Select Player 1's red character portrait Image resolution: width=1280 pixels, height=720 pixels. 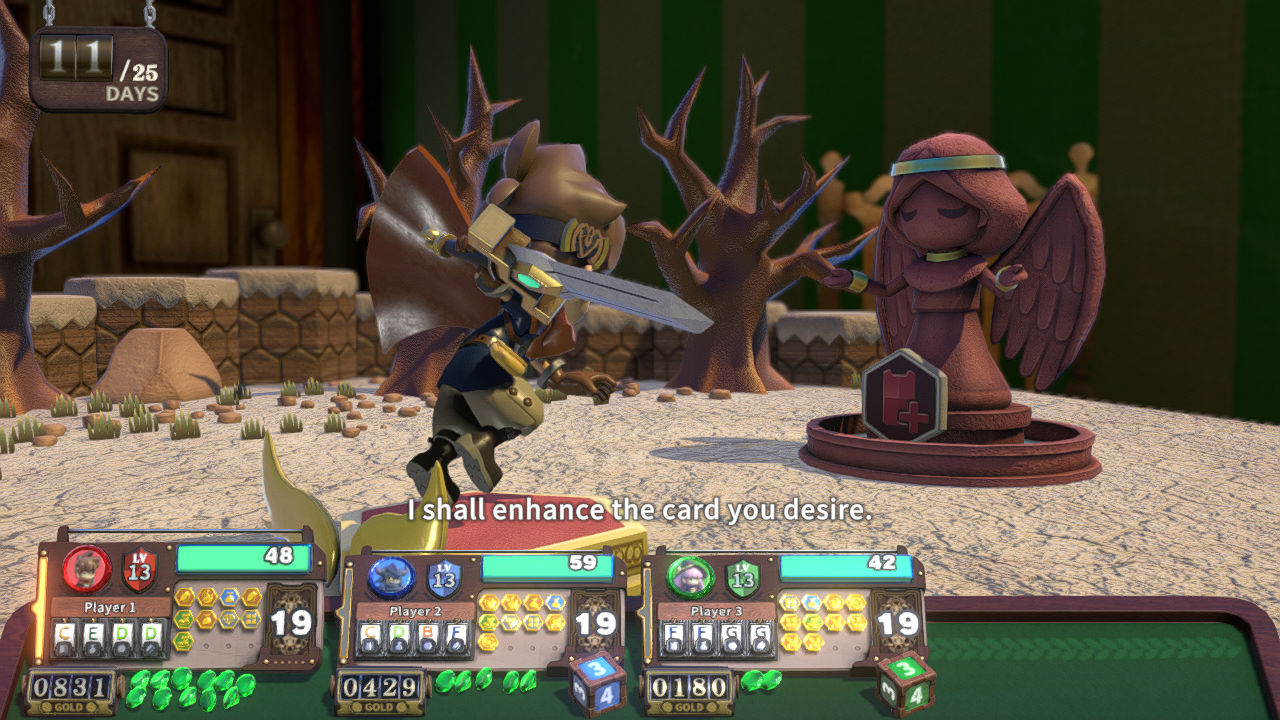[x=87, y=569]
